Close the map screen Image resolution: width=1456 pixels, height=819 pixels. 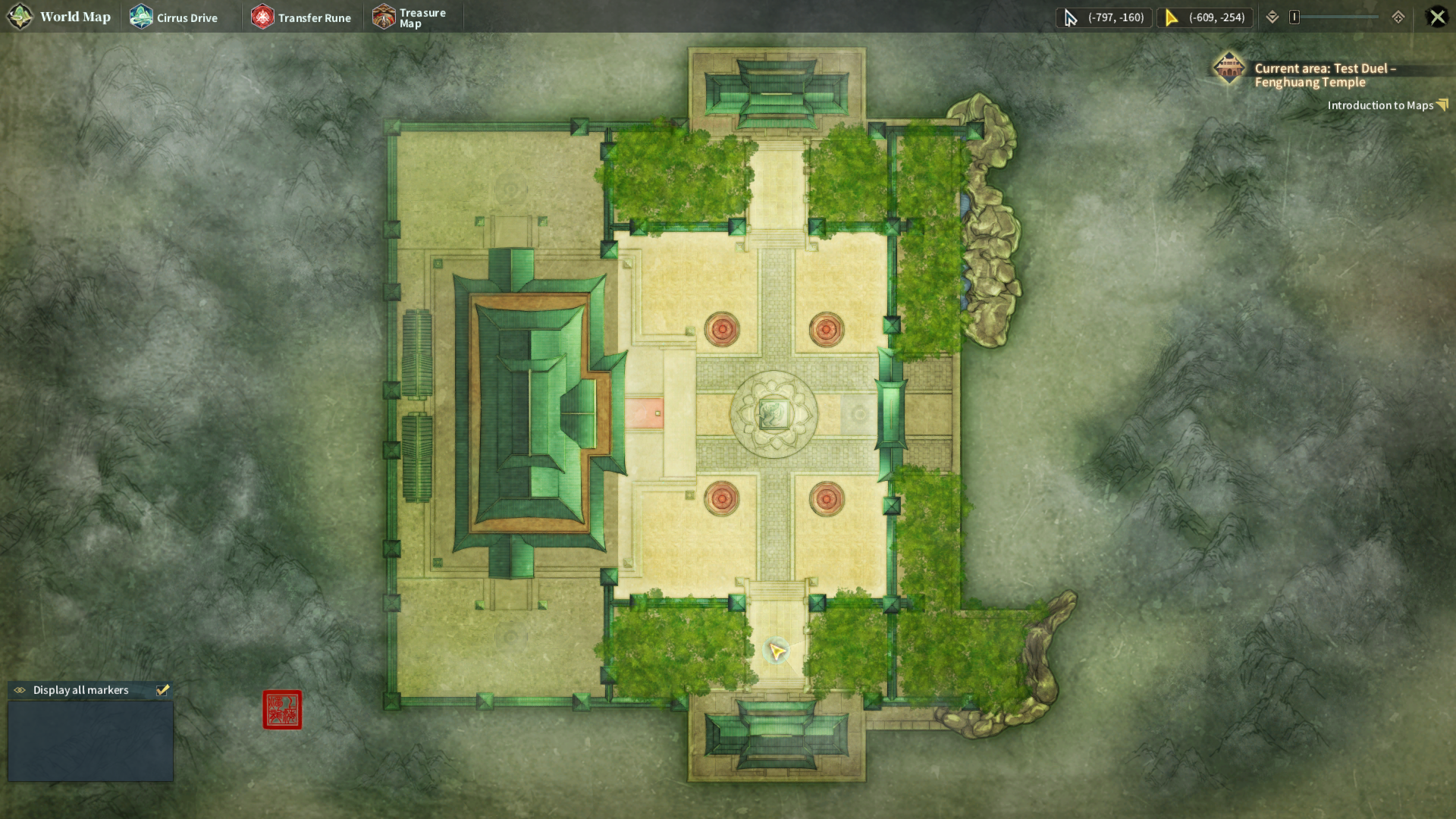pyautogui.click(x=1437, y=17)
